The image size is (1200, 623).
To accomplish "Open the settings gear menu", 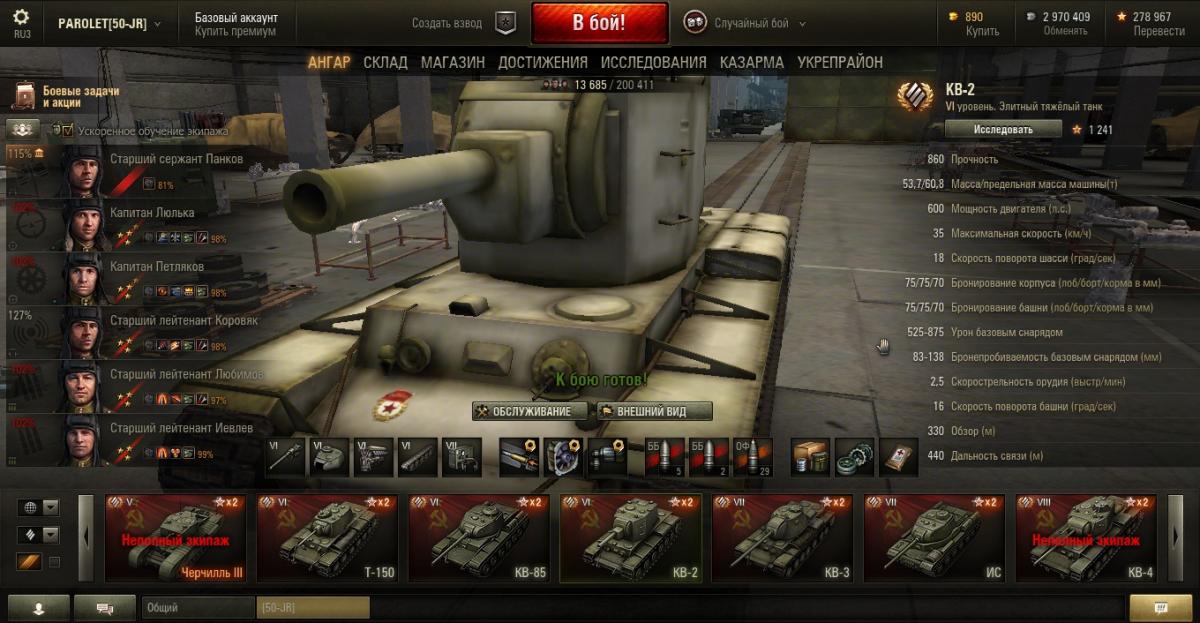I will coord(21,18).
